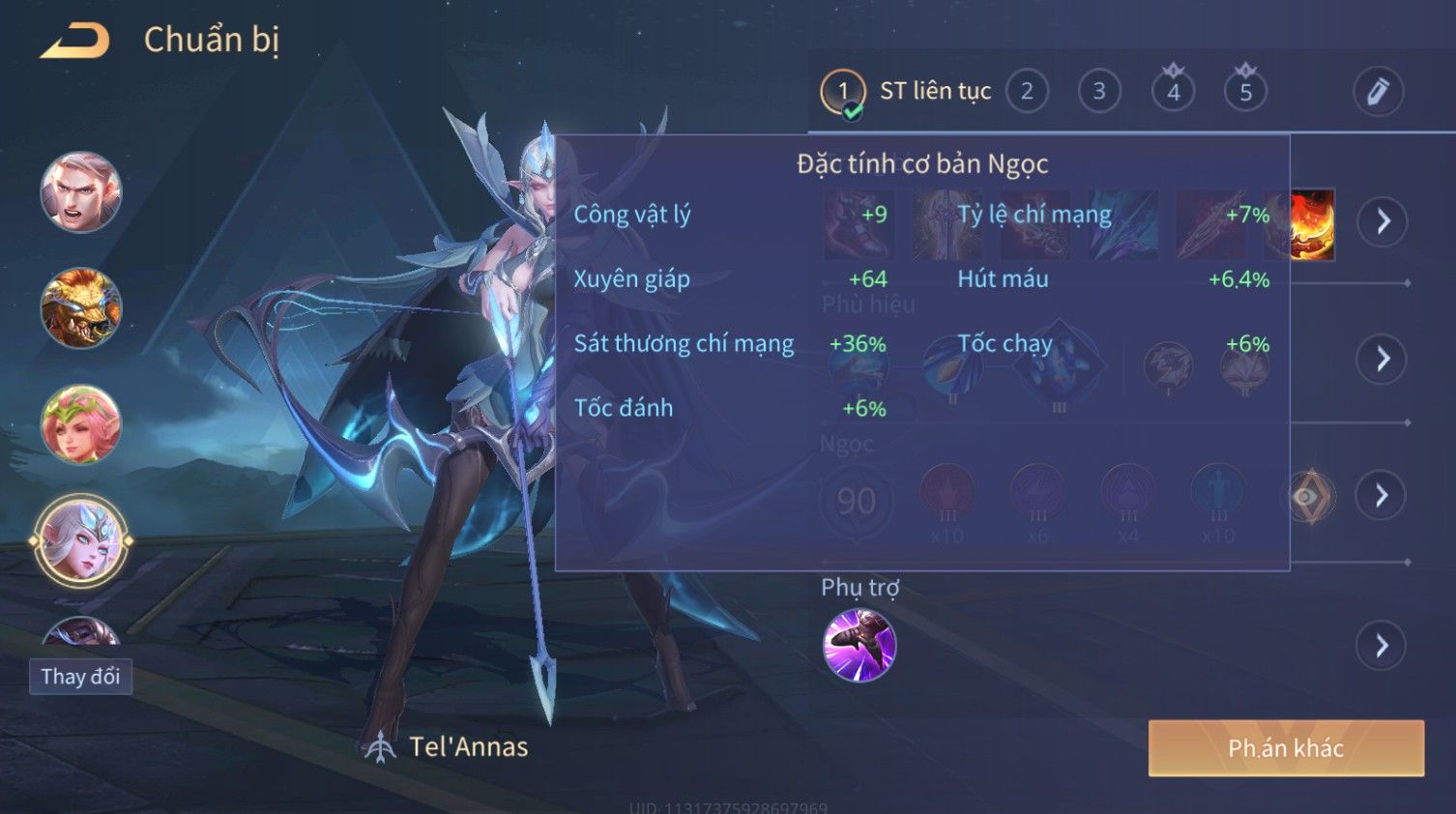The width and height of the screenshot is (1456, 814).
Task: Pick the white-haired male hero portrait
Action: pos(81,192)
